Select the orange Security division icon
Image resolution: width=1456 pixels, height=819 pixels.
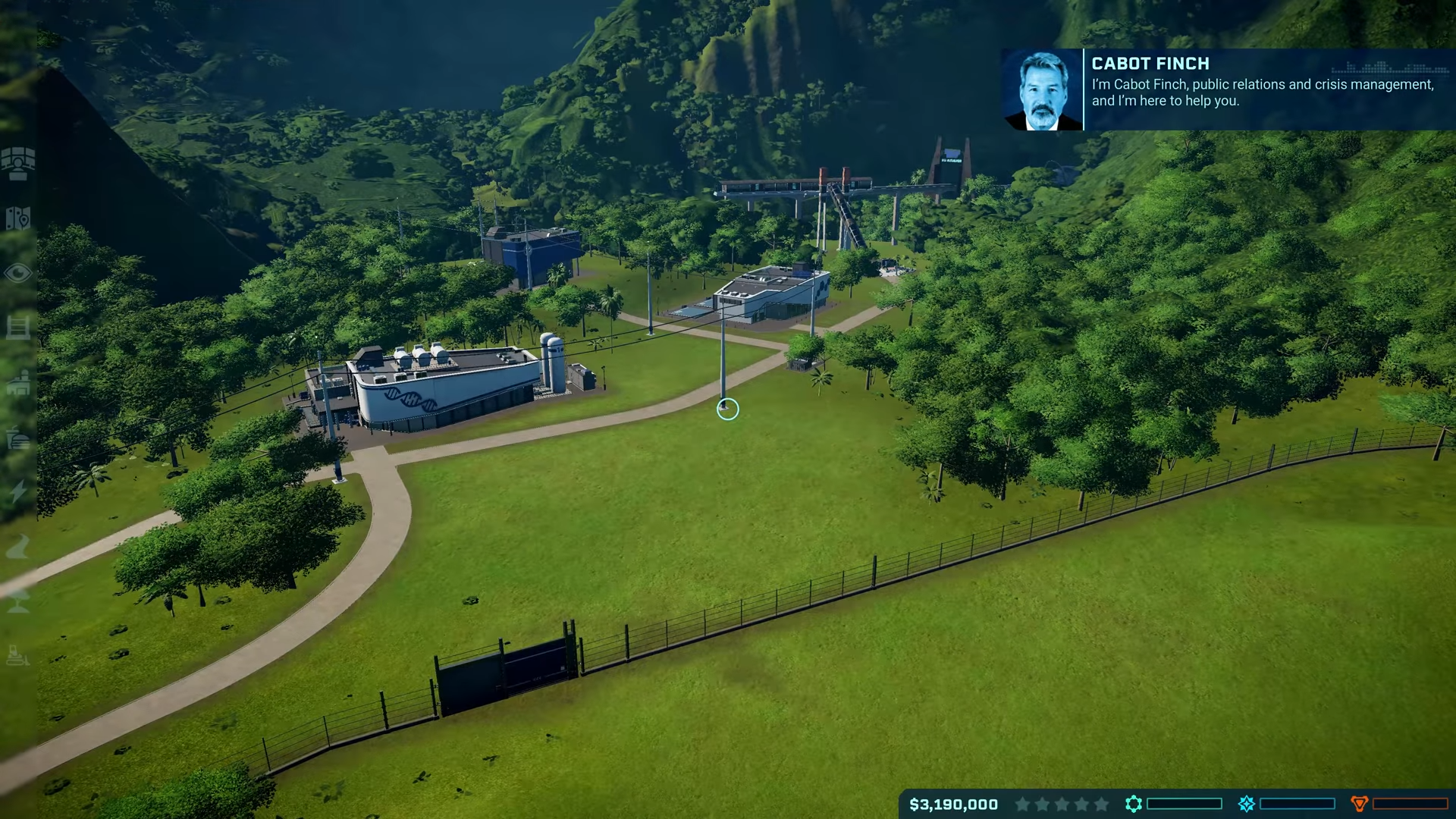[1359, 804]
